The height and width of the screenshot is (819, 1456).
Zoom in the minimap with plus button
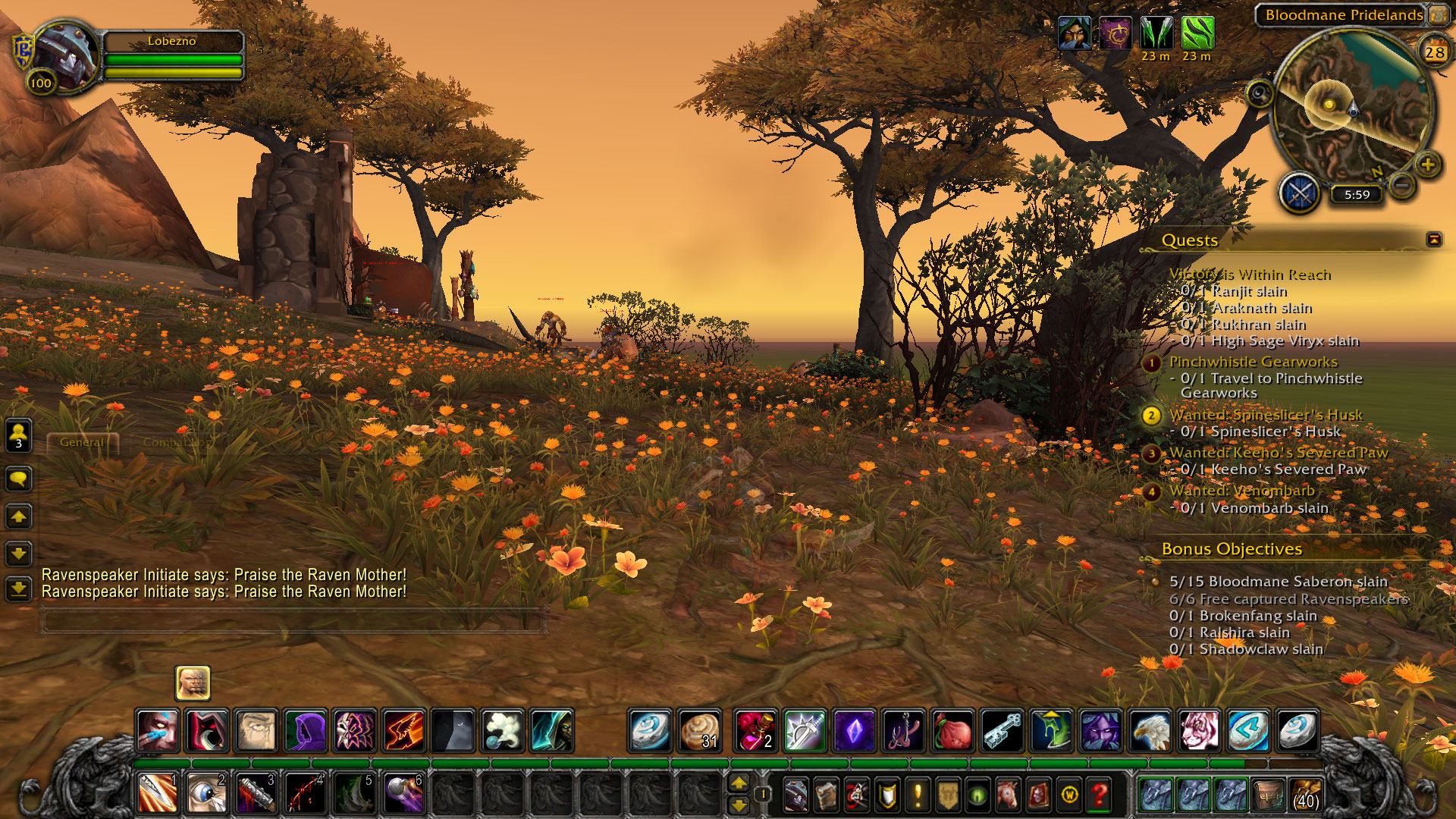1428,165
